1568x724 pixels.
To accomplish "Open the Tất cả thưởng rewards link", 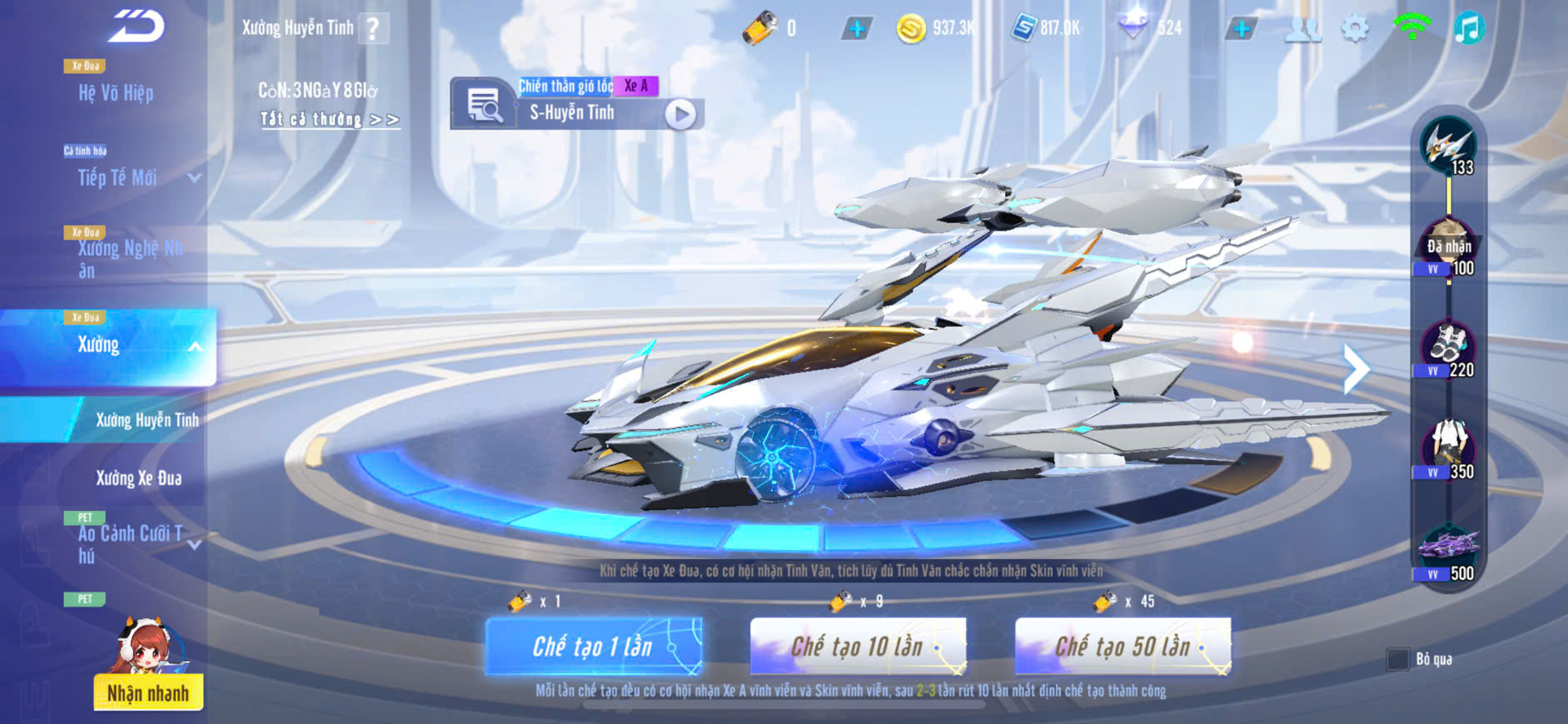I will click(330, 120).
